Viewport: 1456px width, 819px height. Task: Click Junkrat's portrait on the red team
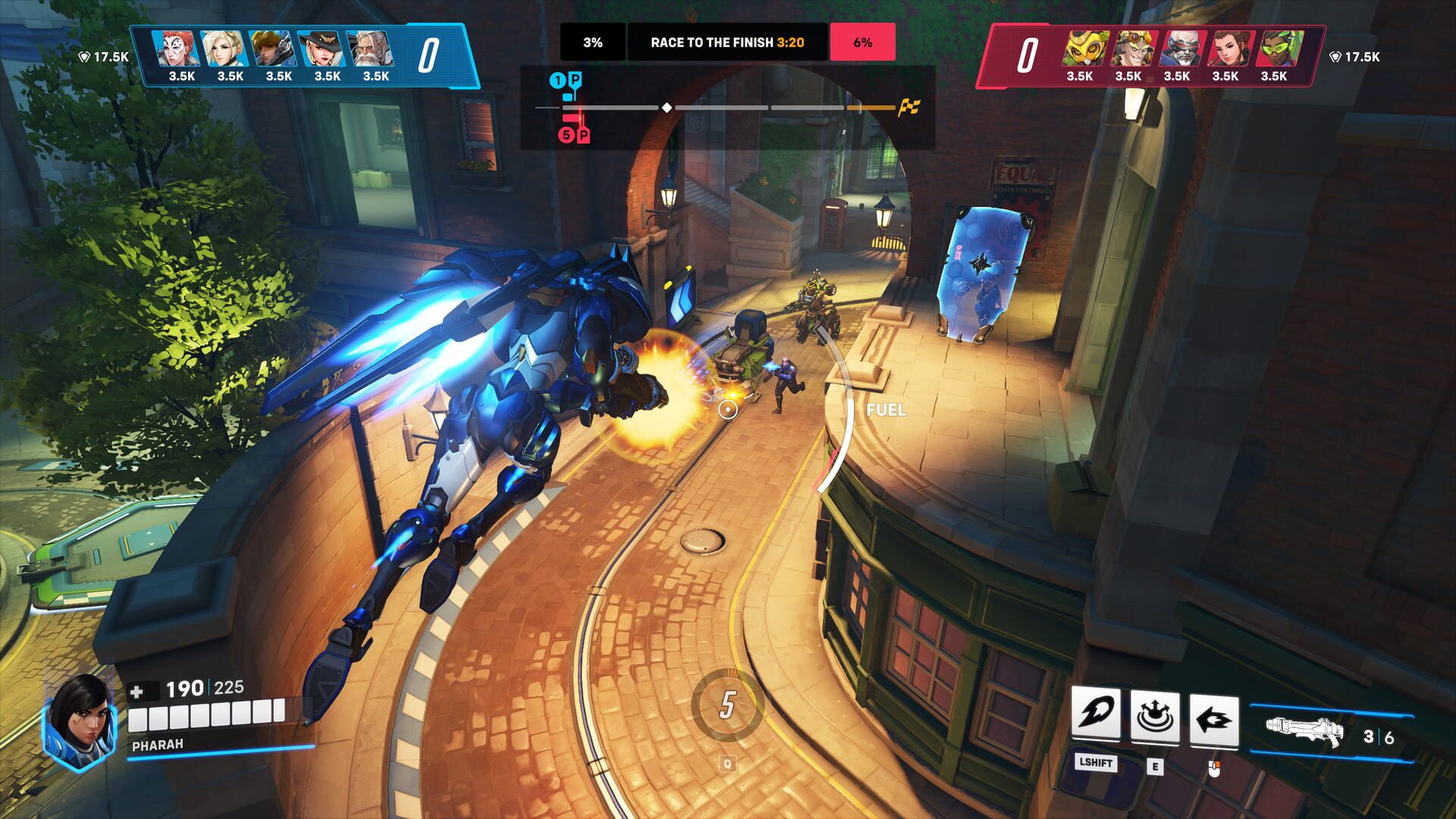click(x=1133, y=48)
